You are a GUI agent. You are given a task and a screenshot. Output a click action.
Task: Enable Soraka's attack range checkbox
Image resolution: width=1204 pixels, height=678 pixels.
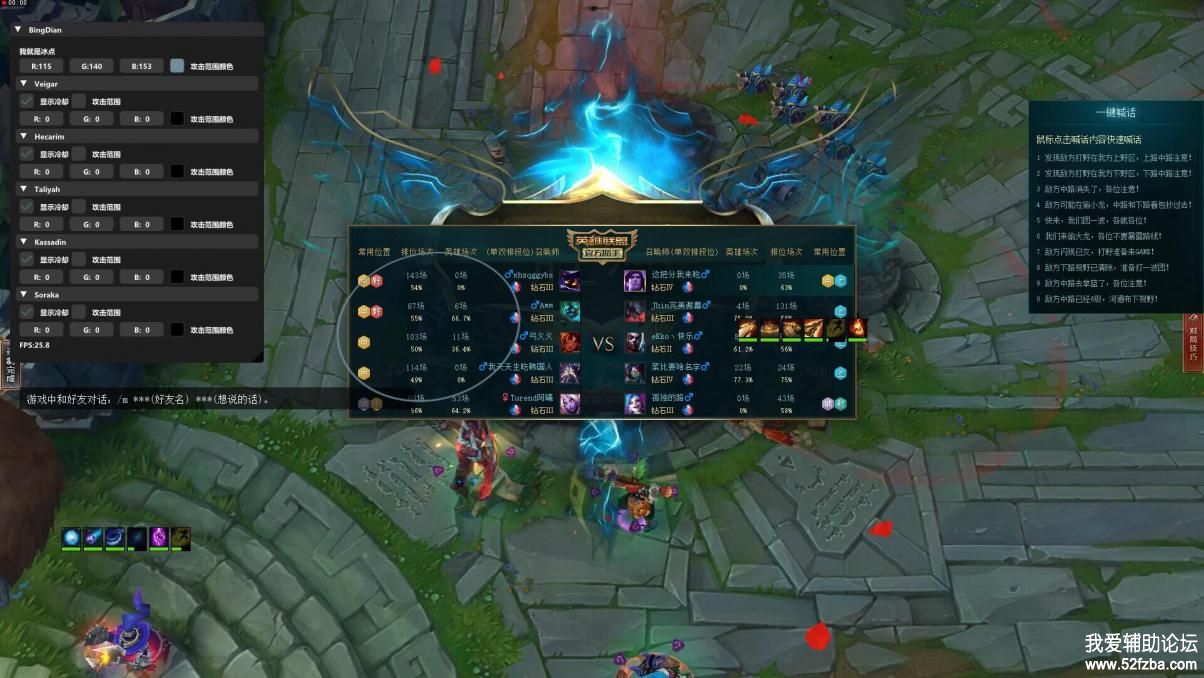coord(79,312)
